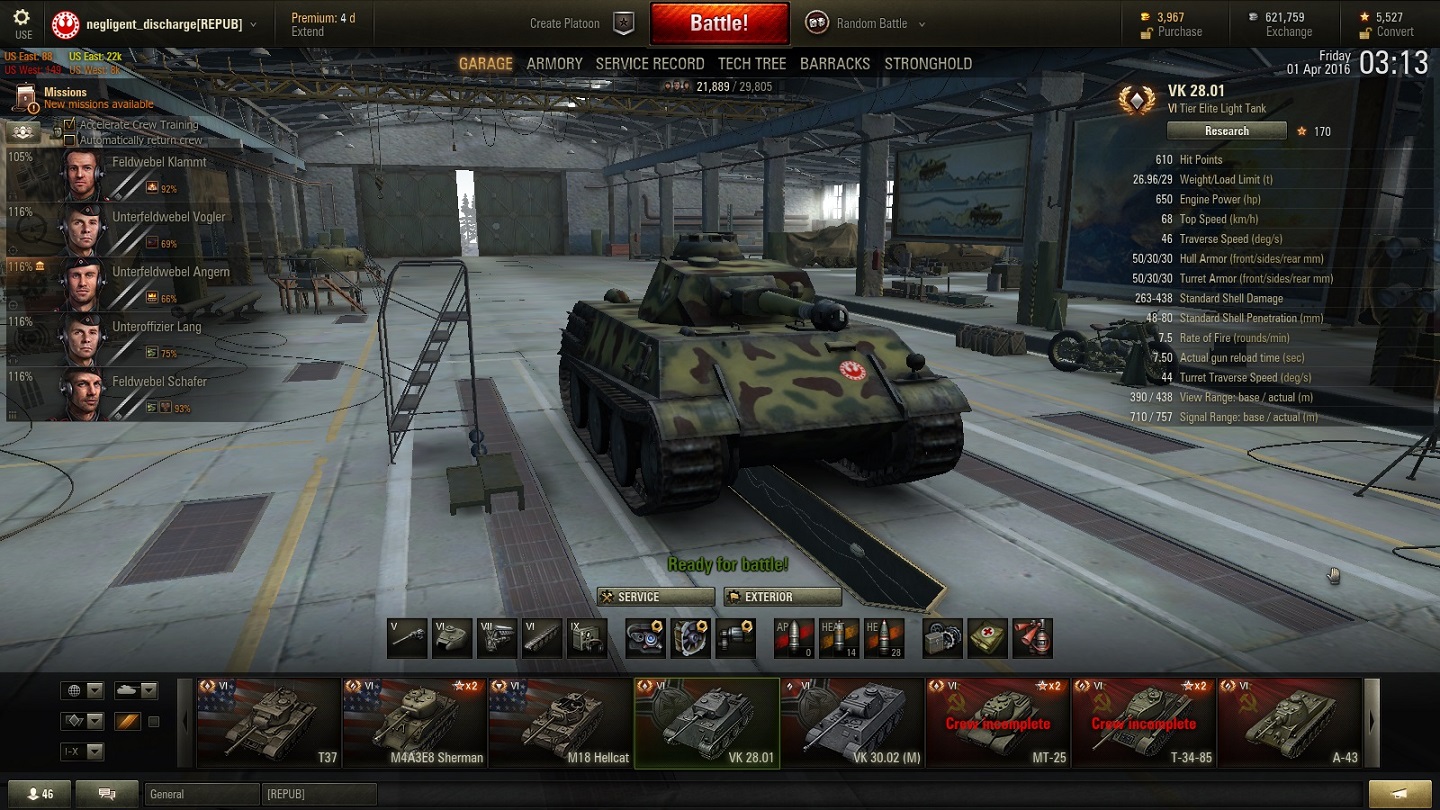Open the Armory tab
1440x810 pixels.
(554, 63)
